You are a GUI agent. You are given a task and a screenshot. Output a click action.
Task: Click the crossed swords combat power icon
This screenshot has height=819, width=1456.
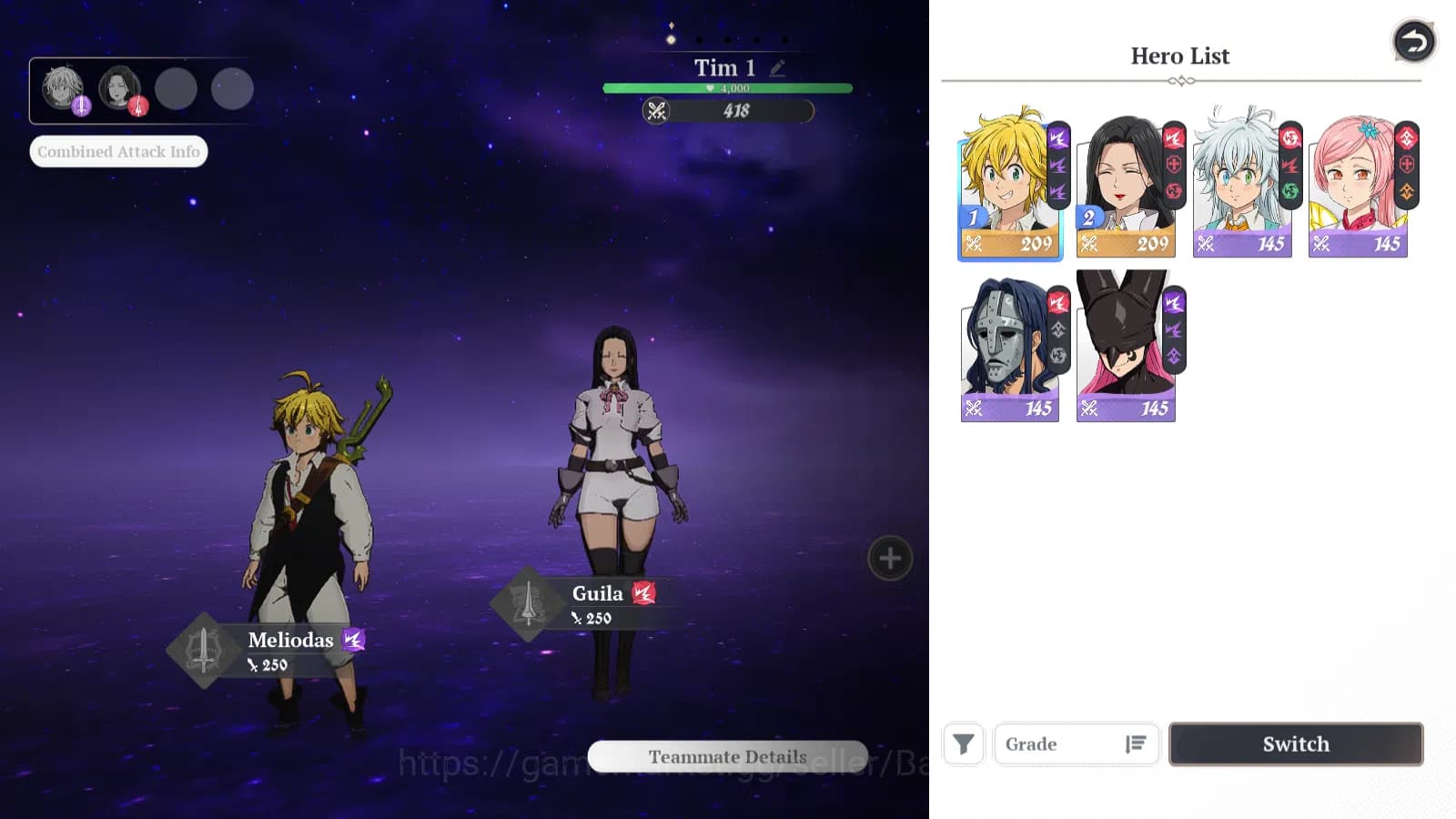point(657,112)
